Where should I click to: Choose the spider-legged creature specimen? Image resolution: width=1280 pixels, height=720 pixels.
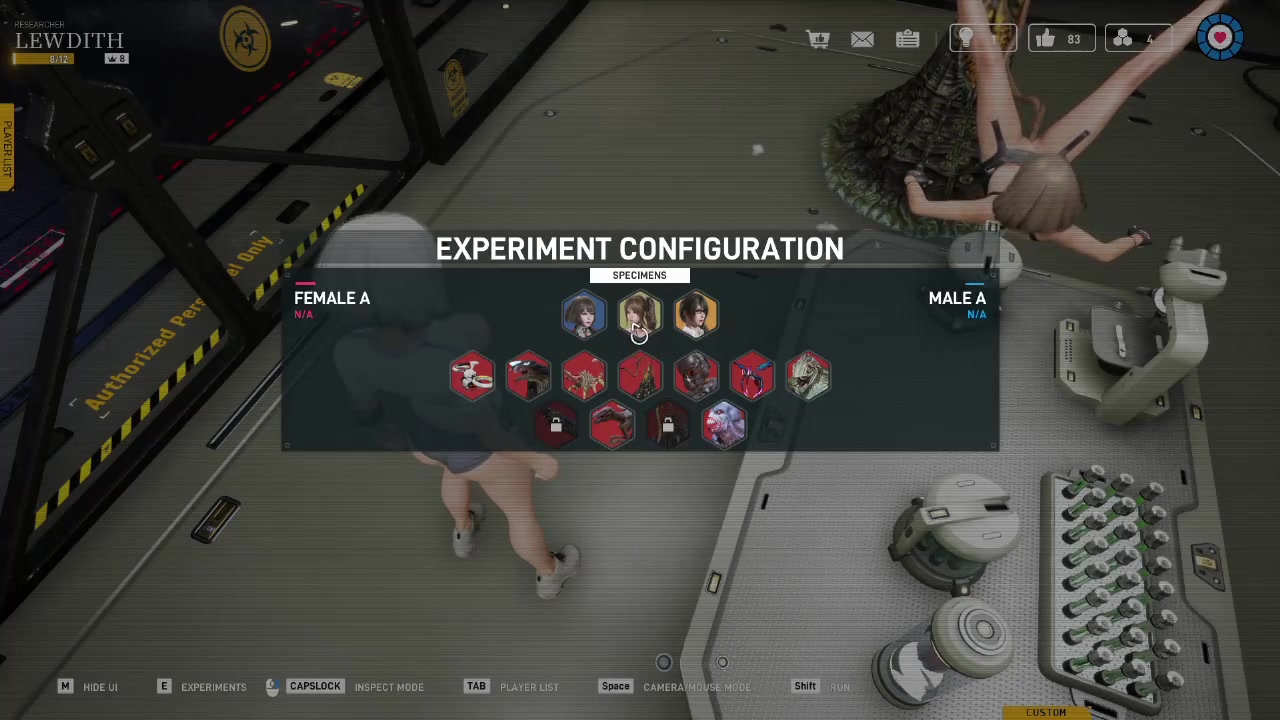pos(584,376)
